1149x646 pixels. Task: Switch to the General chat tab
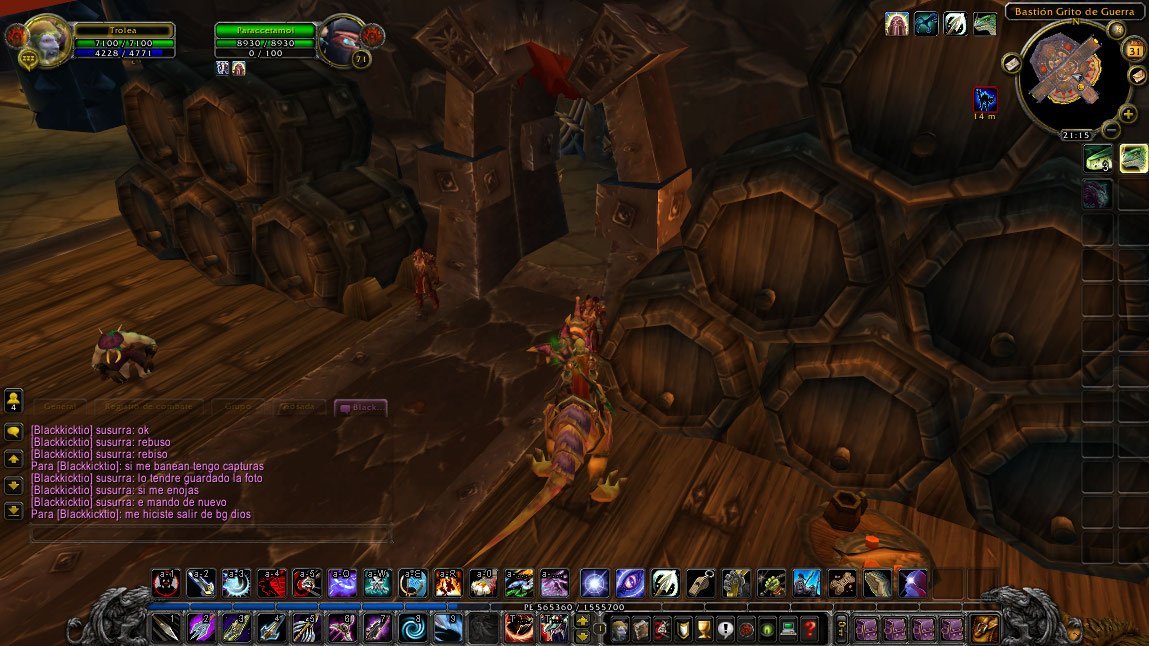(x=60, y=407)
